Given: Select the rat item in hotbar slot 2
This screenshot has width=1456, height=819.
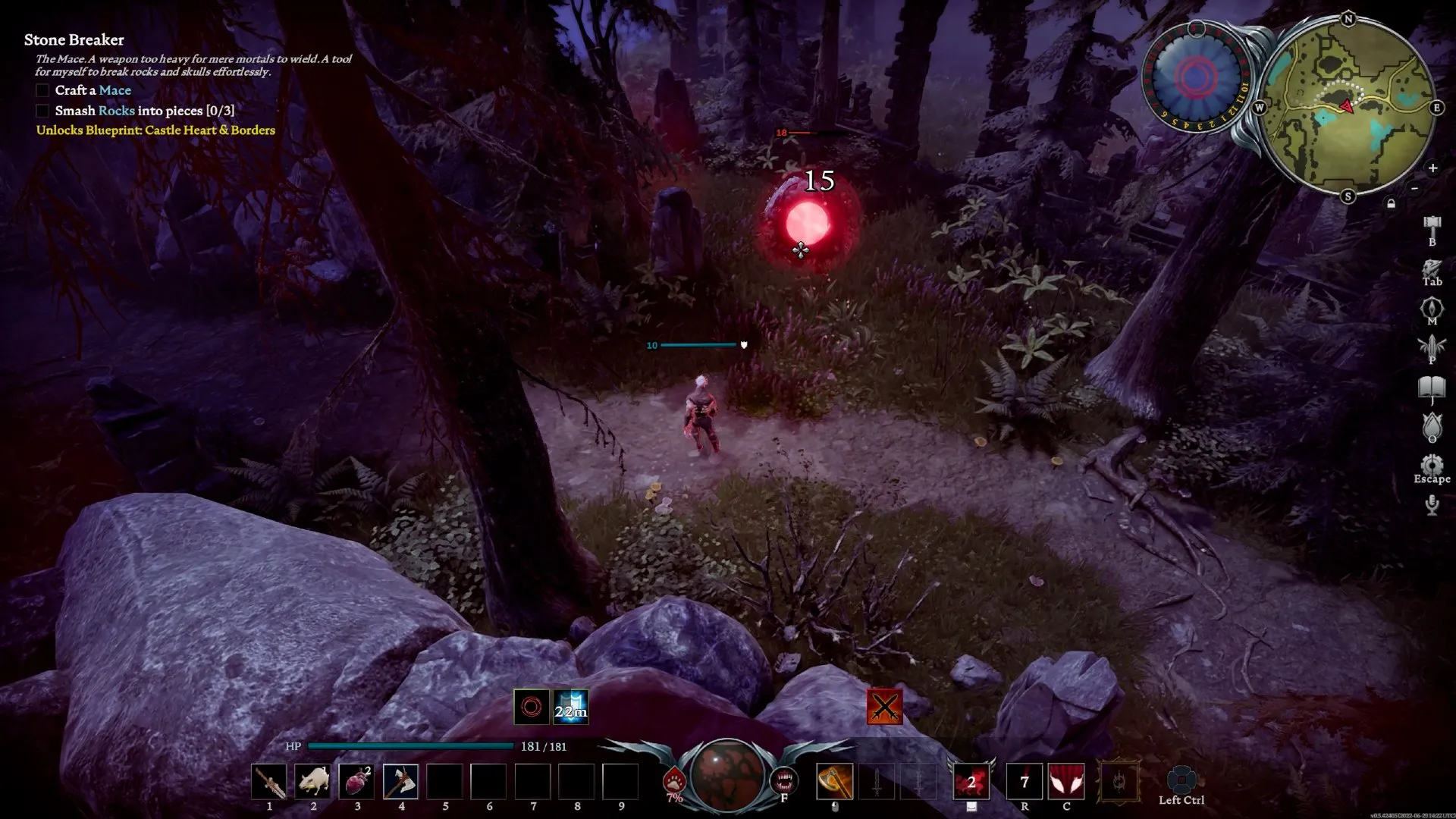Looking at the screenshot, I should click(313, 782).
